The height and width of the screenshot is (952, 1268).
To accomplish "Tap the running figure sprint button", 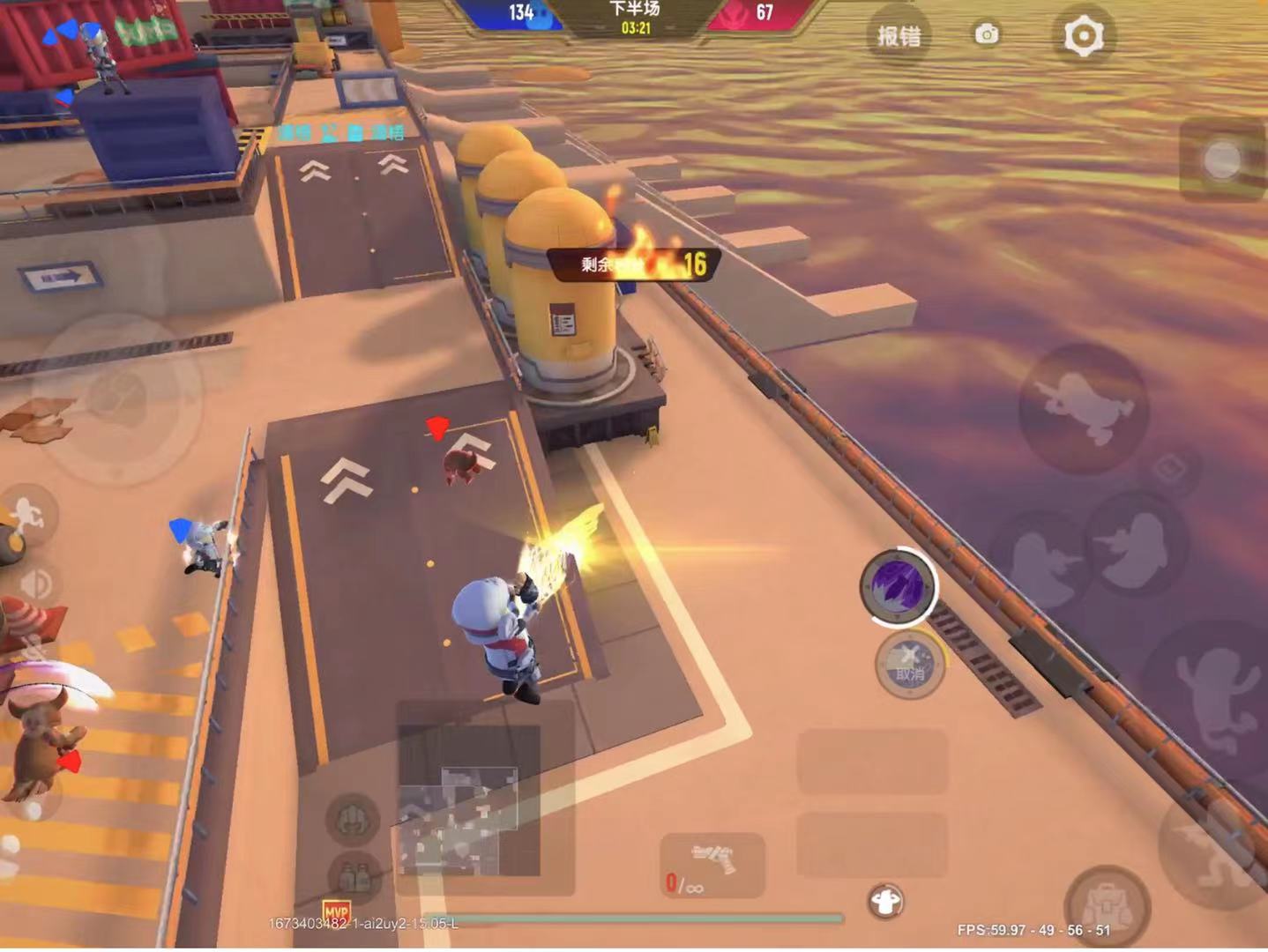I will point(28,514).
